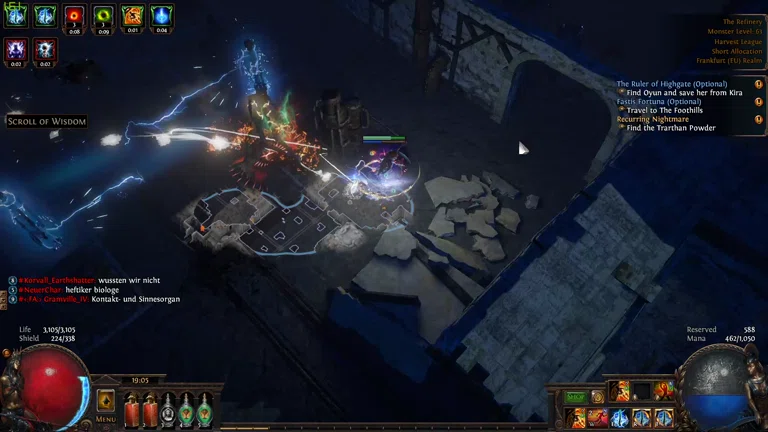The width and height of the screenshot is (768, 432).
Task: Open the Menu button beside the life globe
Action: 105,402
